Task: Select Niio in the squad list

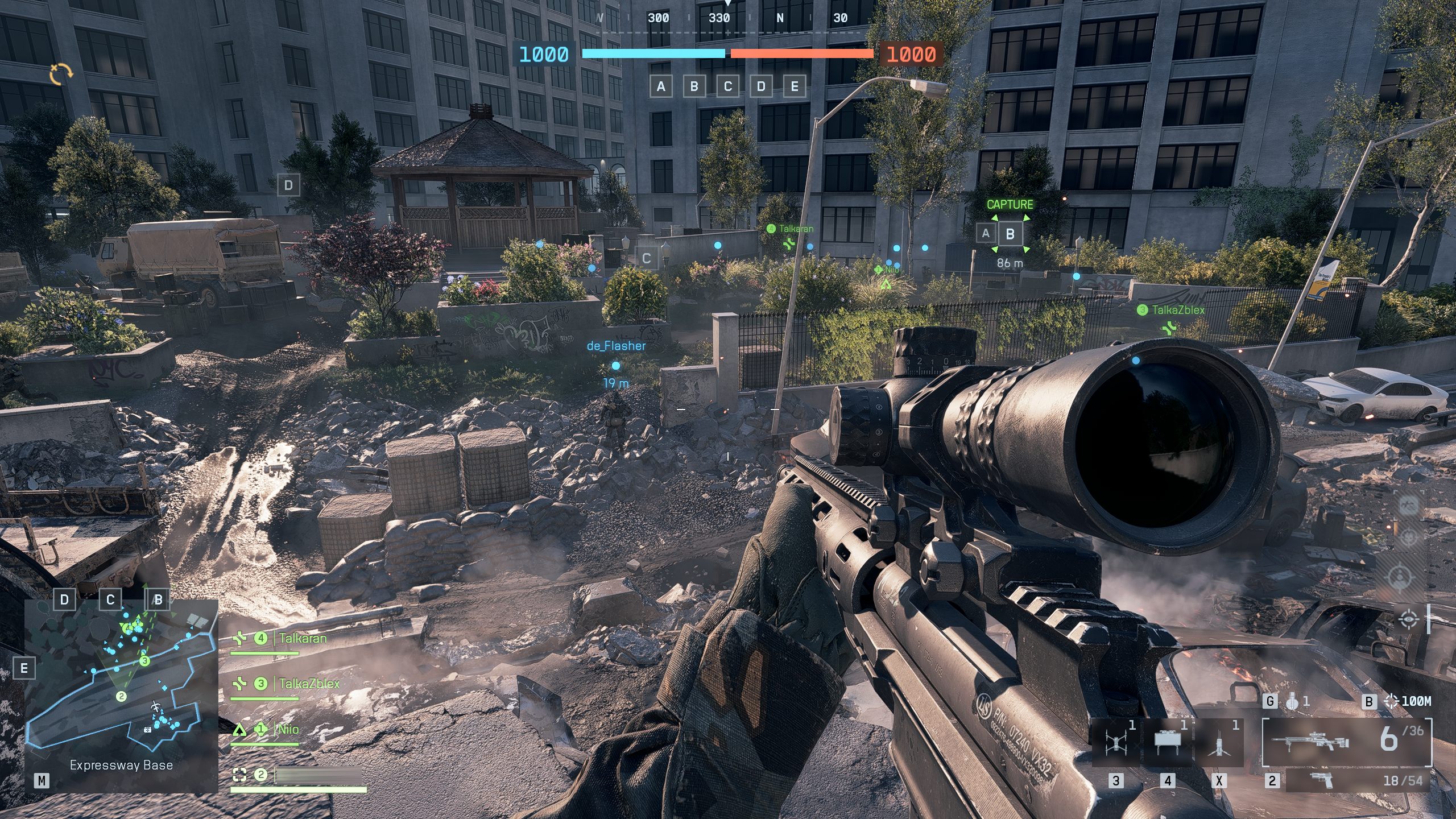Action: (288, 729)
